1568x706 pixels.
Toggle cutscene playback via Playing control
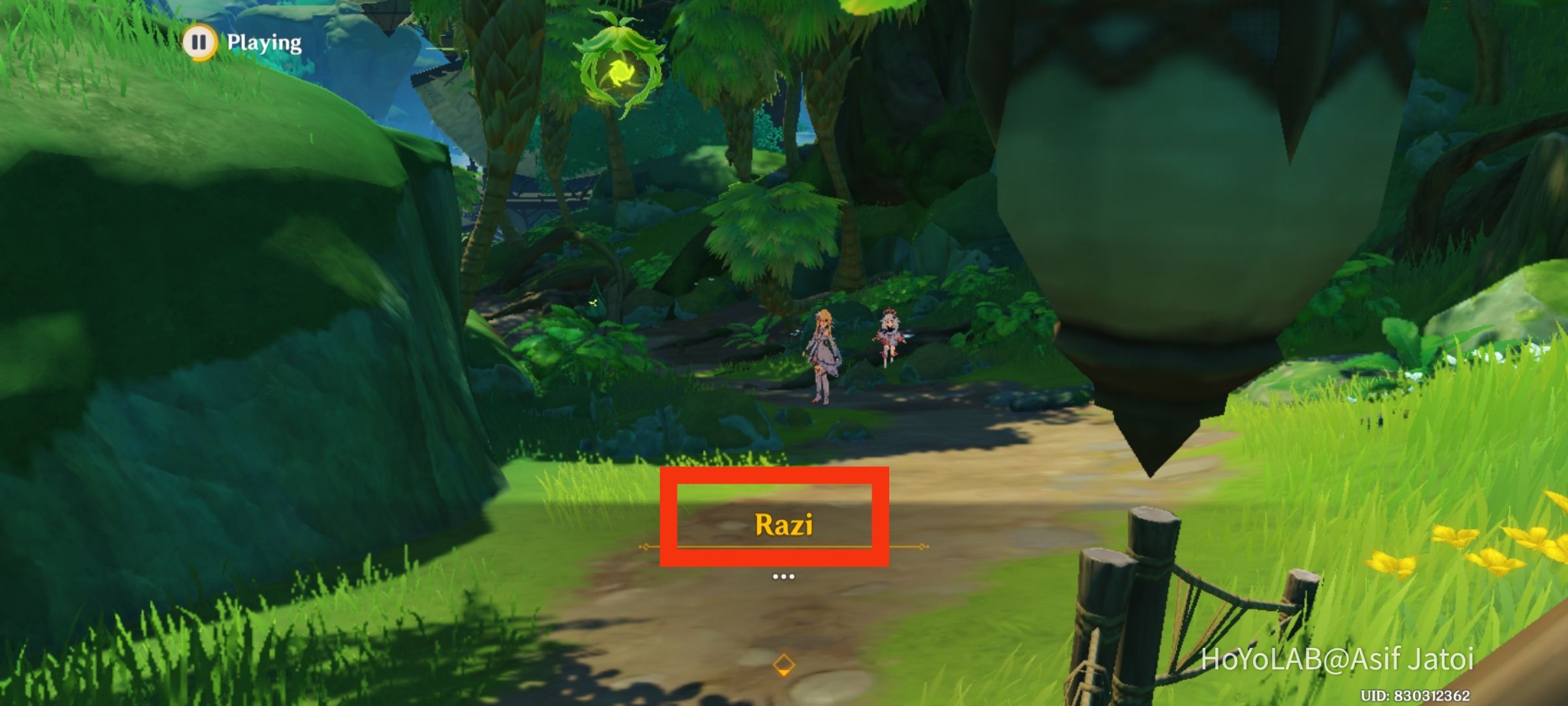point(201,42)
